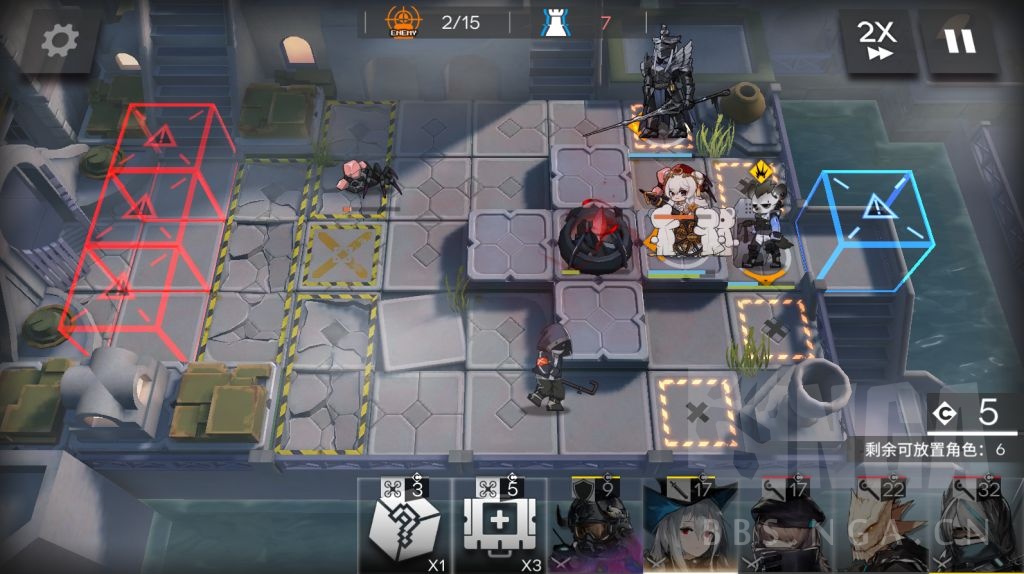Viewport: 1024px width, 574px height.
Task: Open the gear settings menu
Action: (59, 41)
